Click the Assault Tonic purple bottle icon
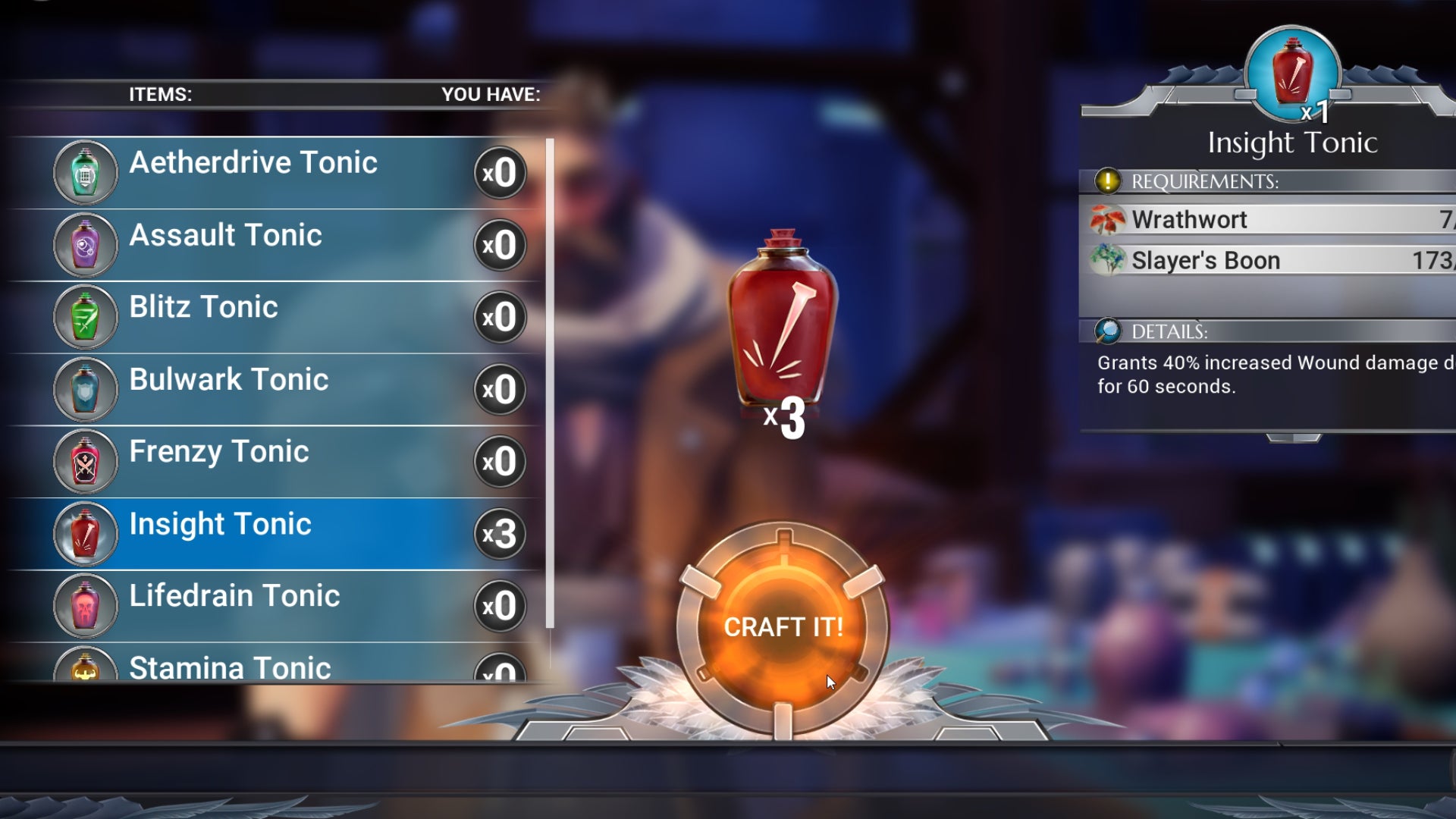This screenshot has height=819, width=1456. [85, 244]
